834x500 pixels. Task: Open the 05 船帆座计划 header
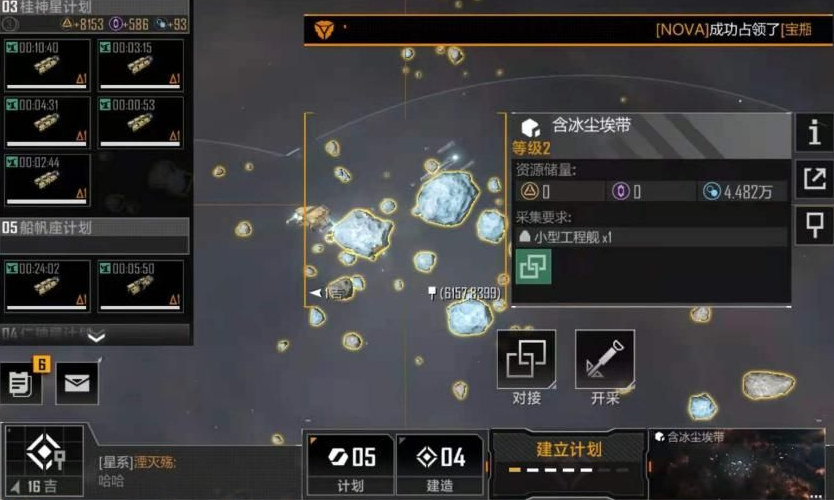pyautogui.click(x=95, y=228)
